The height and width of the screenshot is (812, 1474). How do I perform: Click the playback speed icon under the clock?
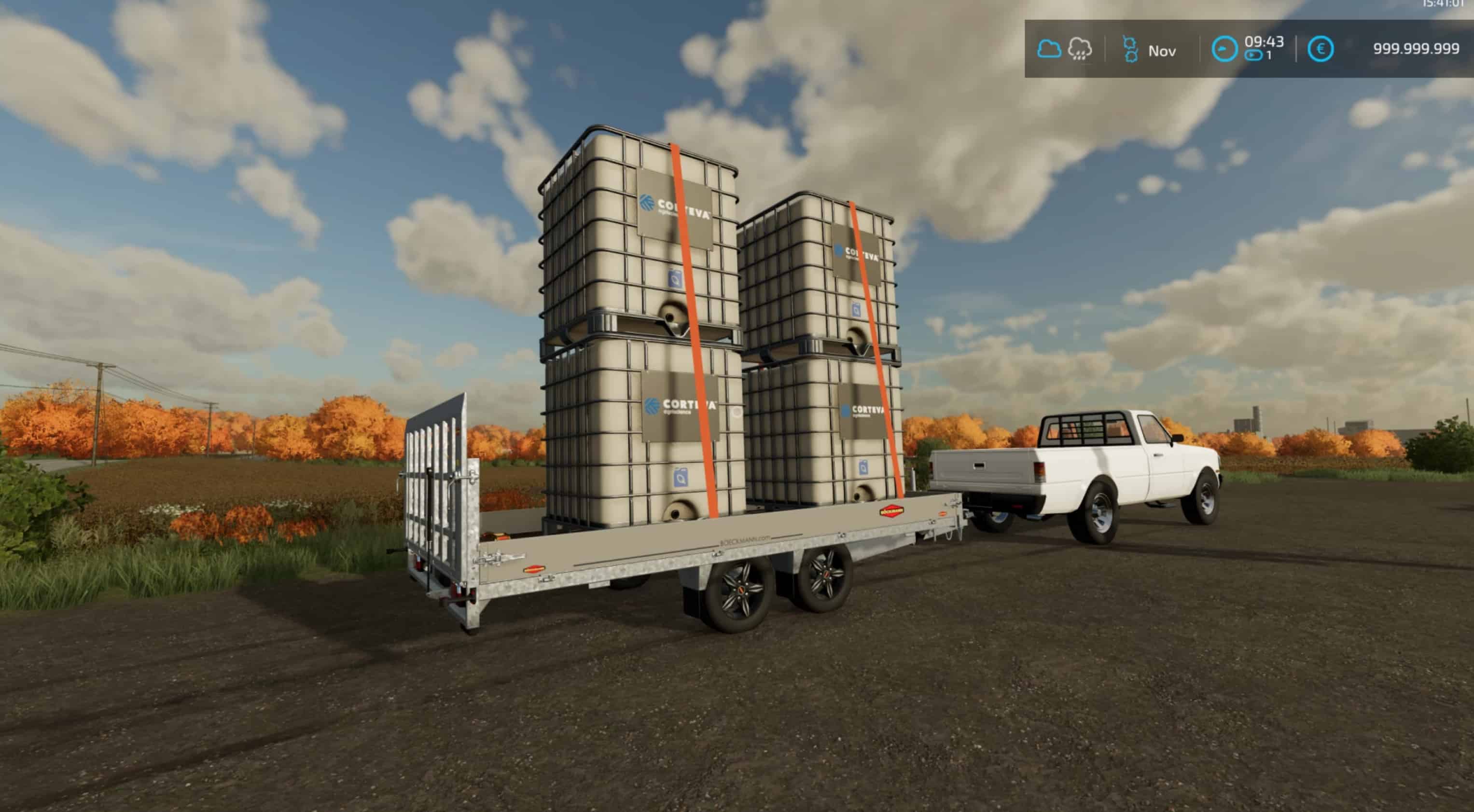tap(1254, 55)
